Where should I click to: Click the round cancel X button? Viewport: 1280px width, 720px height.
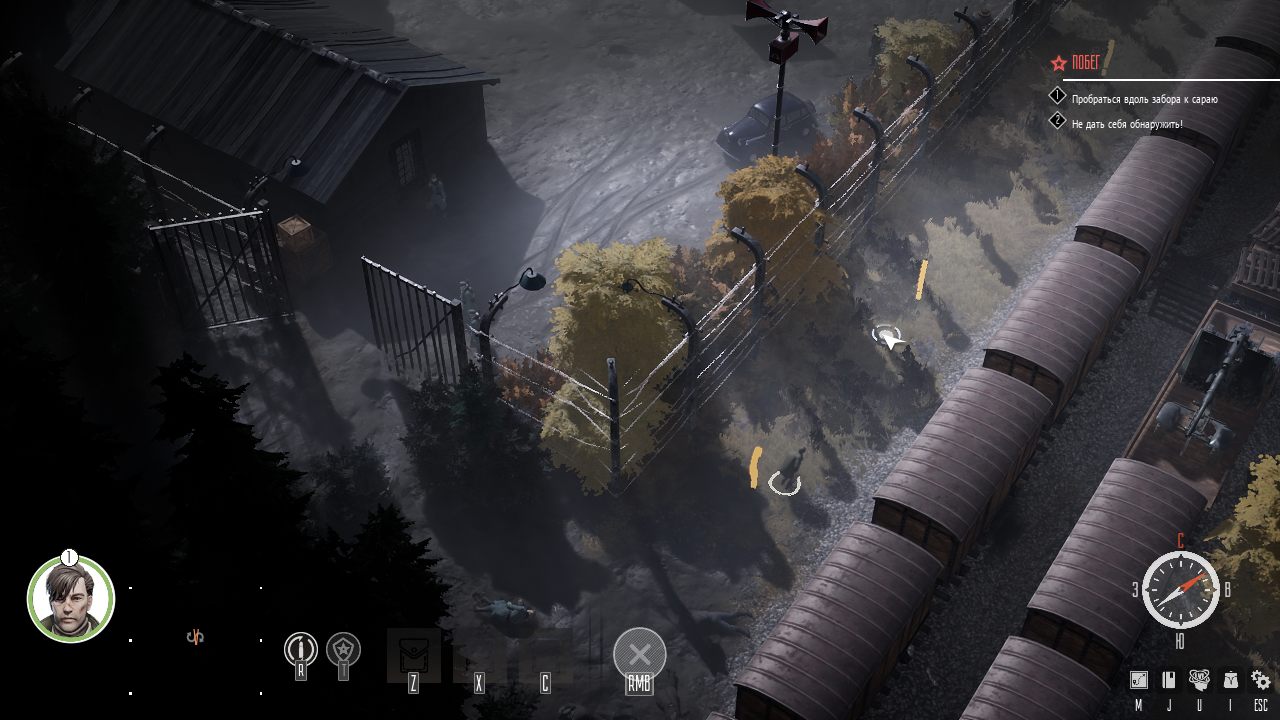pos(639,655)
